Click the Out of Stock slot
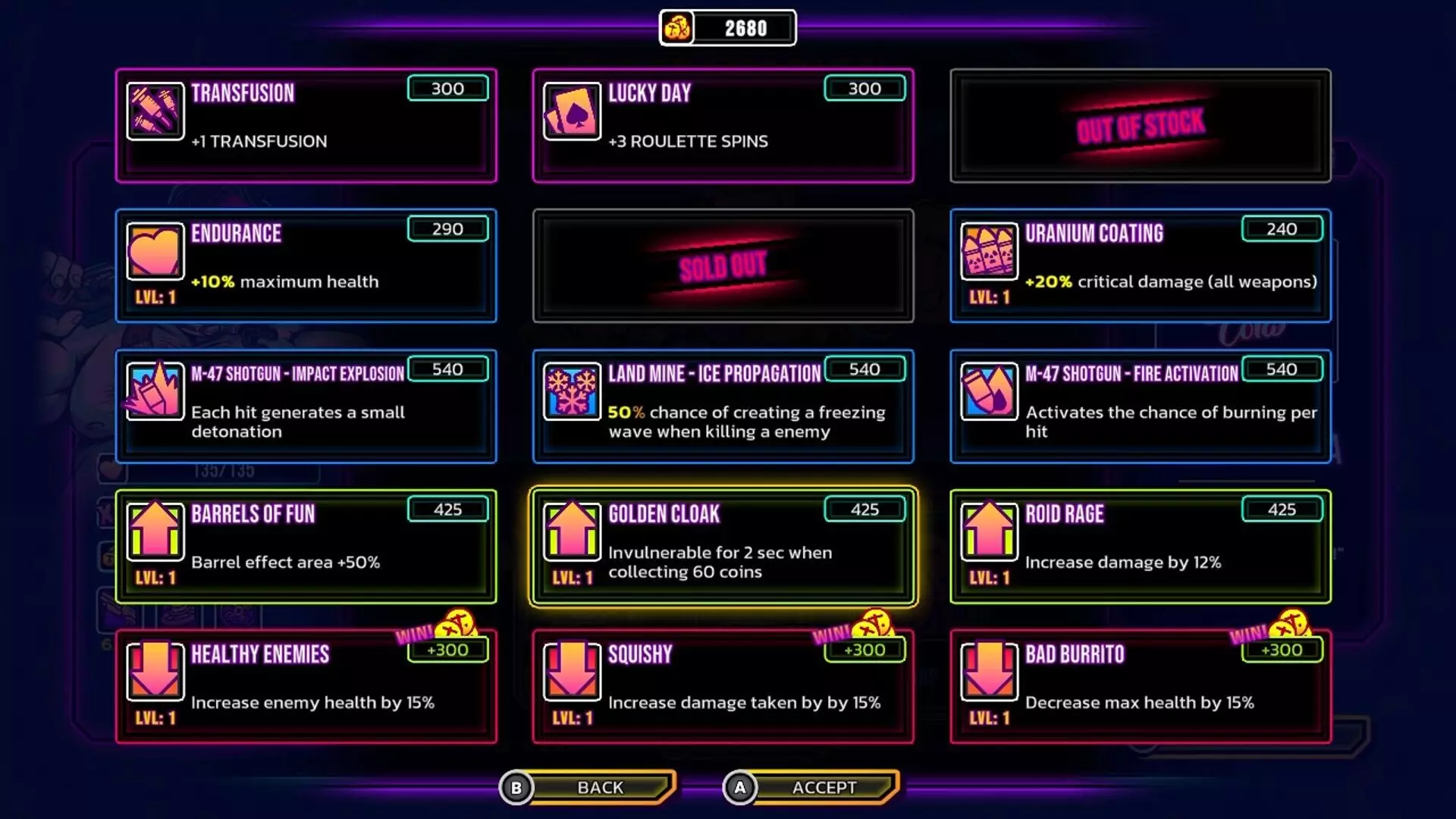 (1139, 125)
